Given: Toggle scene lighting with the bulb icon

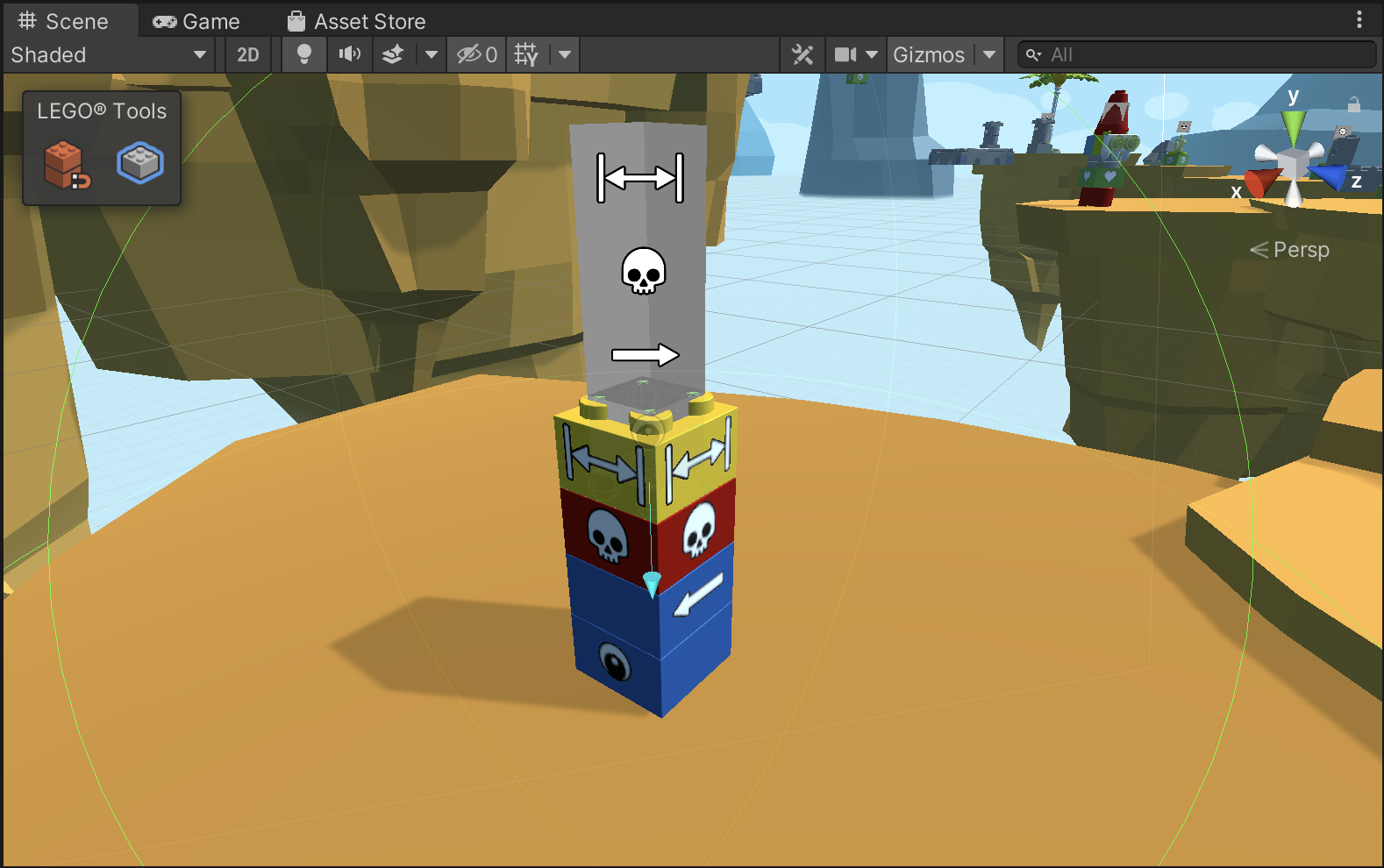Looking at the screenshot, I should pos(303,54).
